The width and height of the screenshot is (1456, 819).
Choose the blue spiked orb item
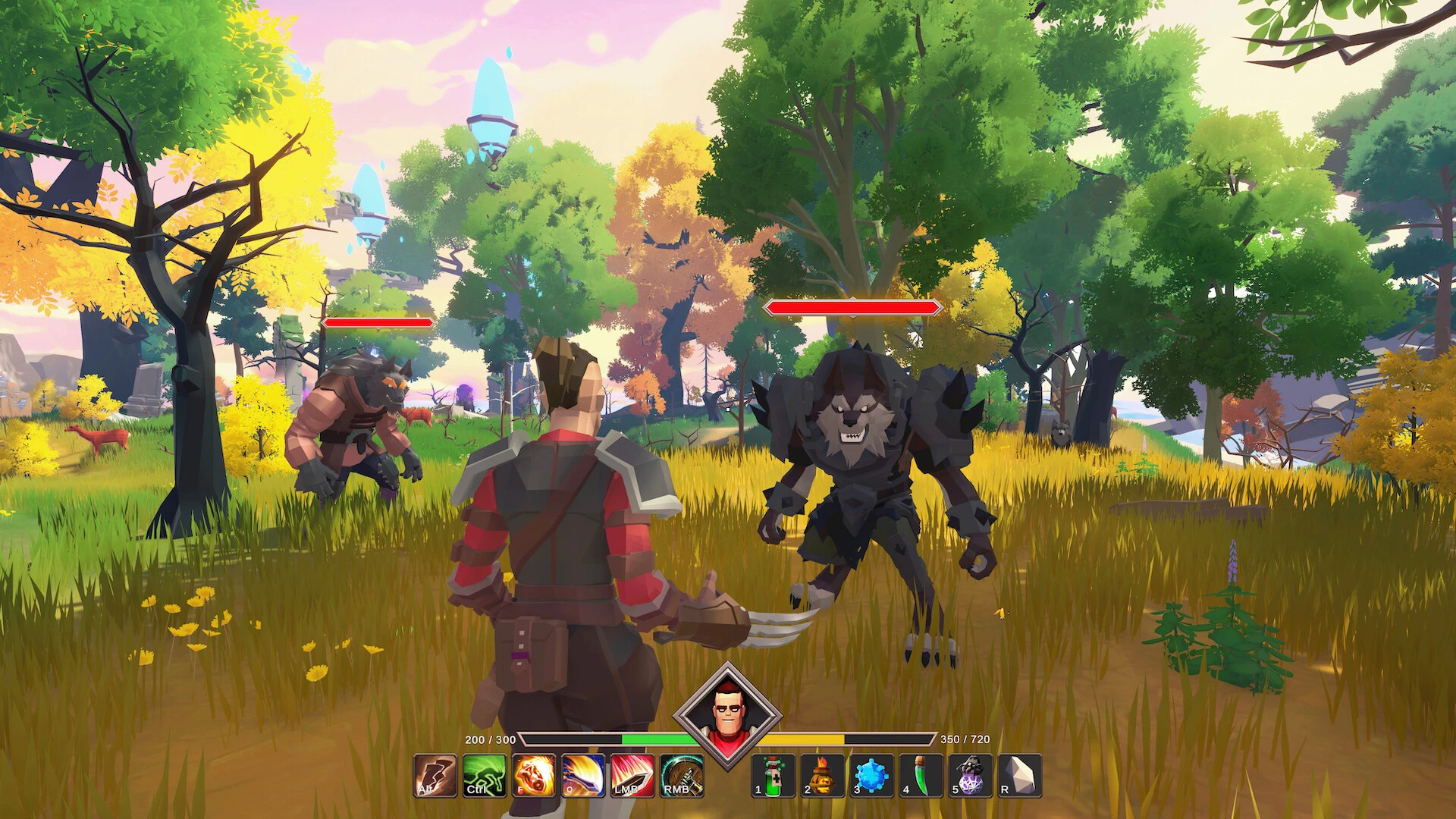871,776
